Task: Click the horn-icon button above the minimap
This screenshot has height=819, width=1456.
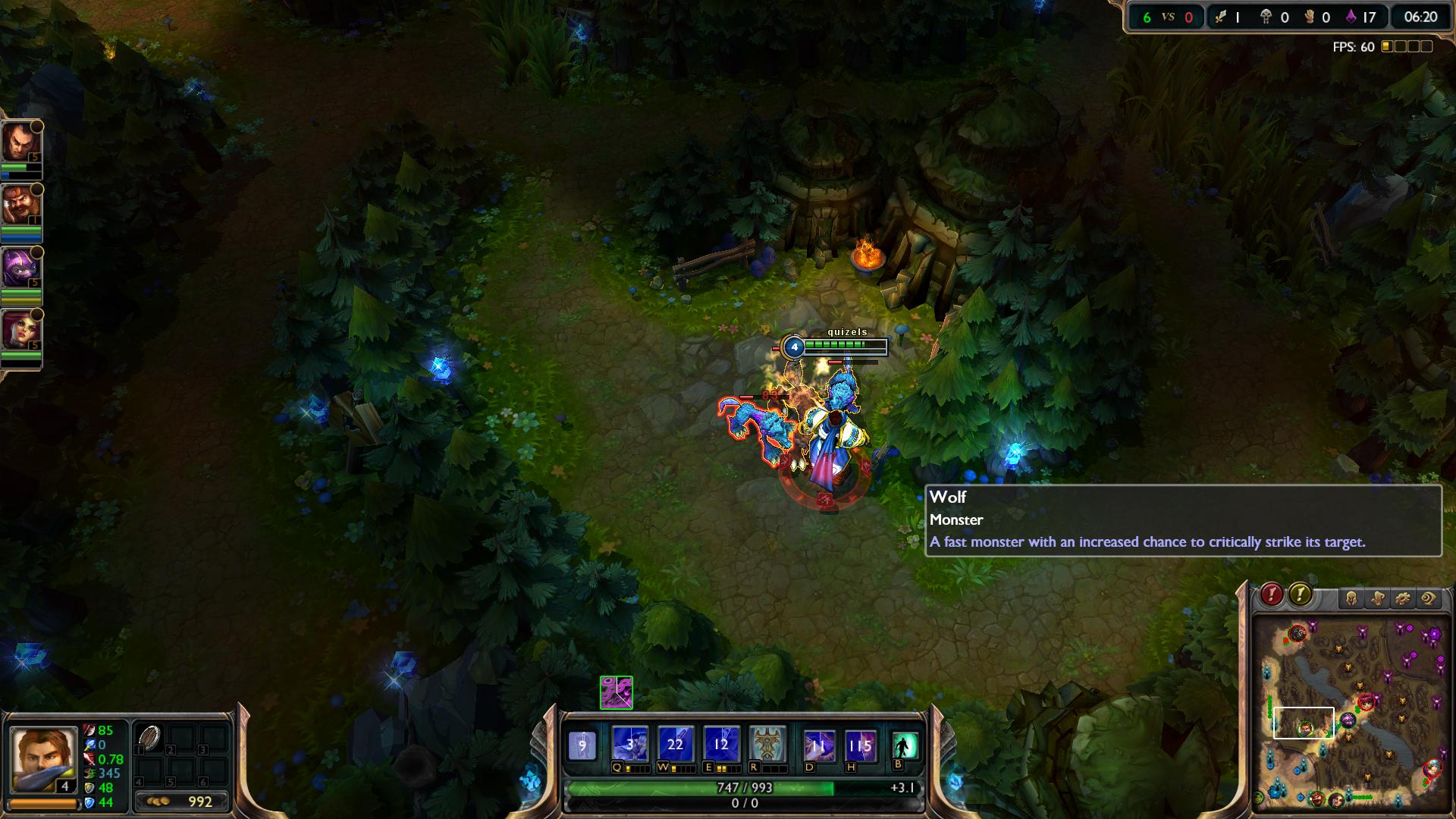Action: coord(1377,599)
